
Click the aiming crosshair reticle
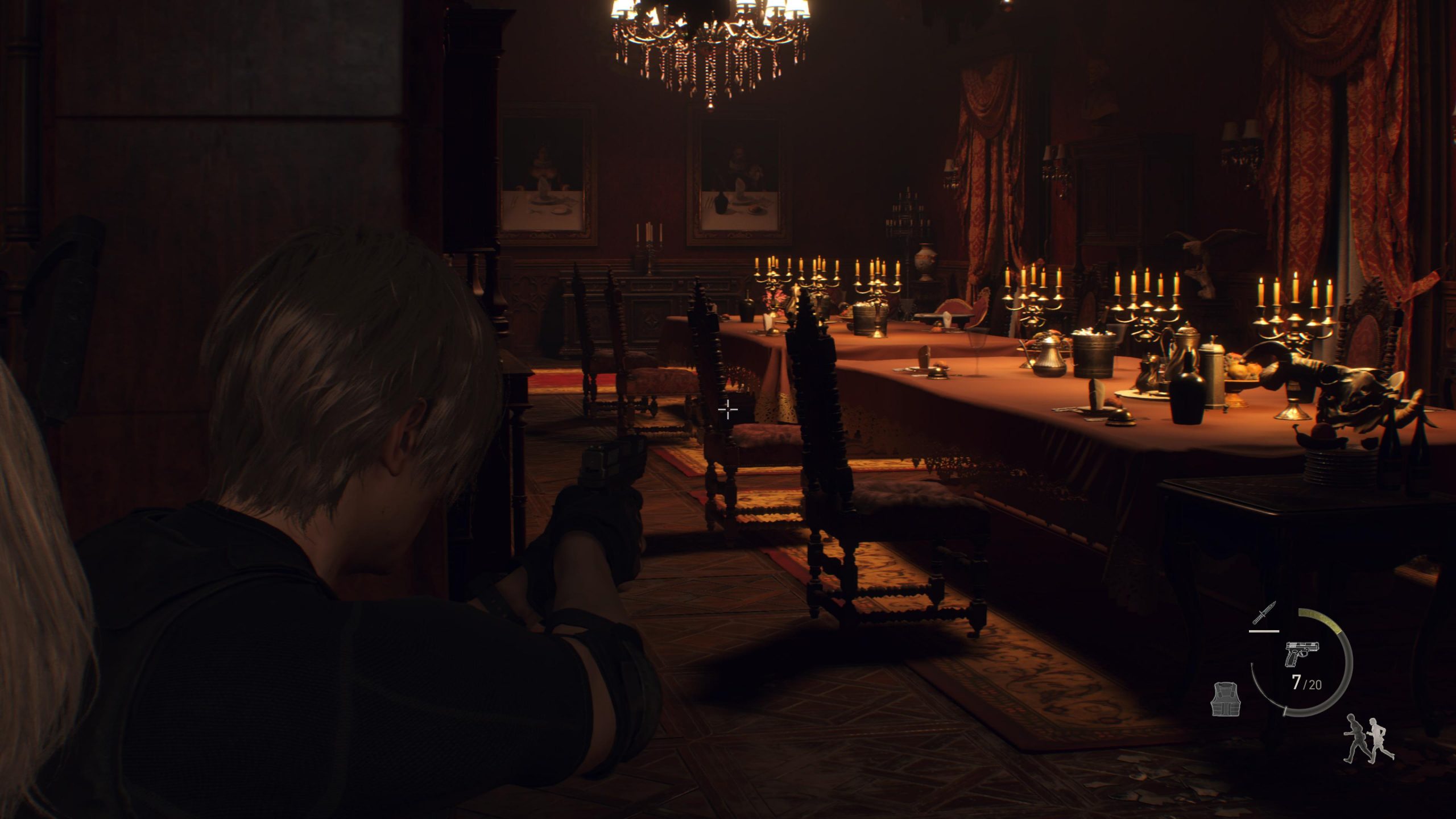click(x=728, y=409)
